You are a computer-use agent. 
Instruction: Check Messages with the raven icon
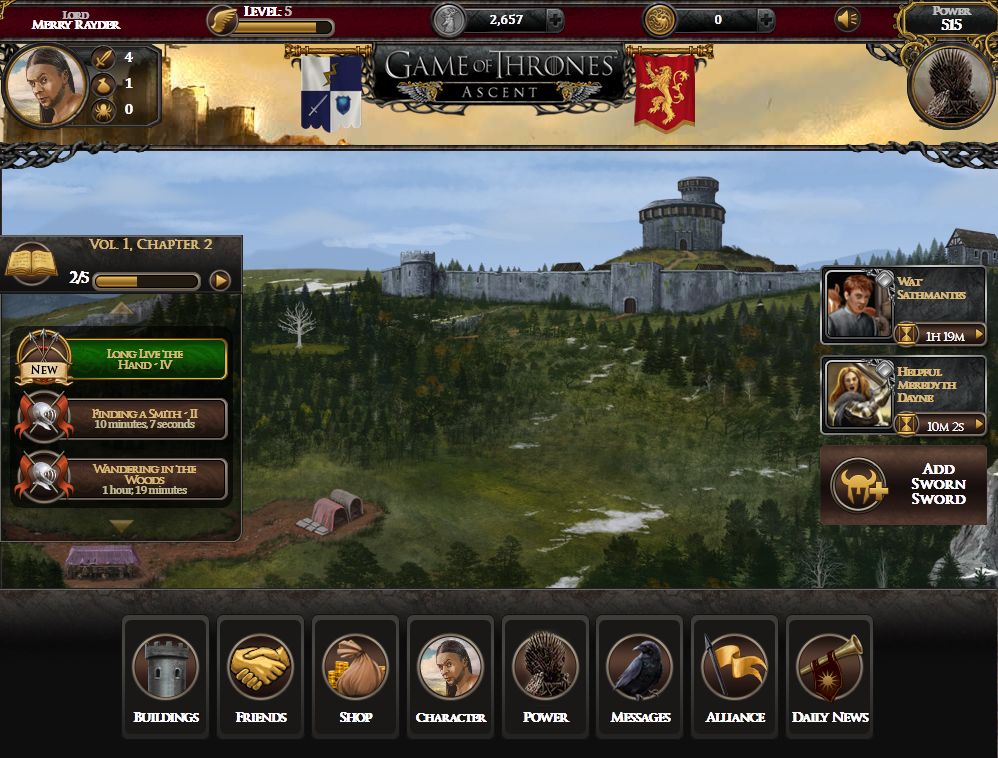640,675
